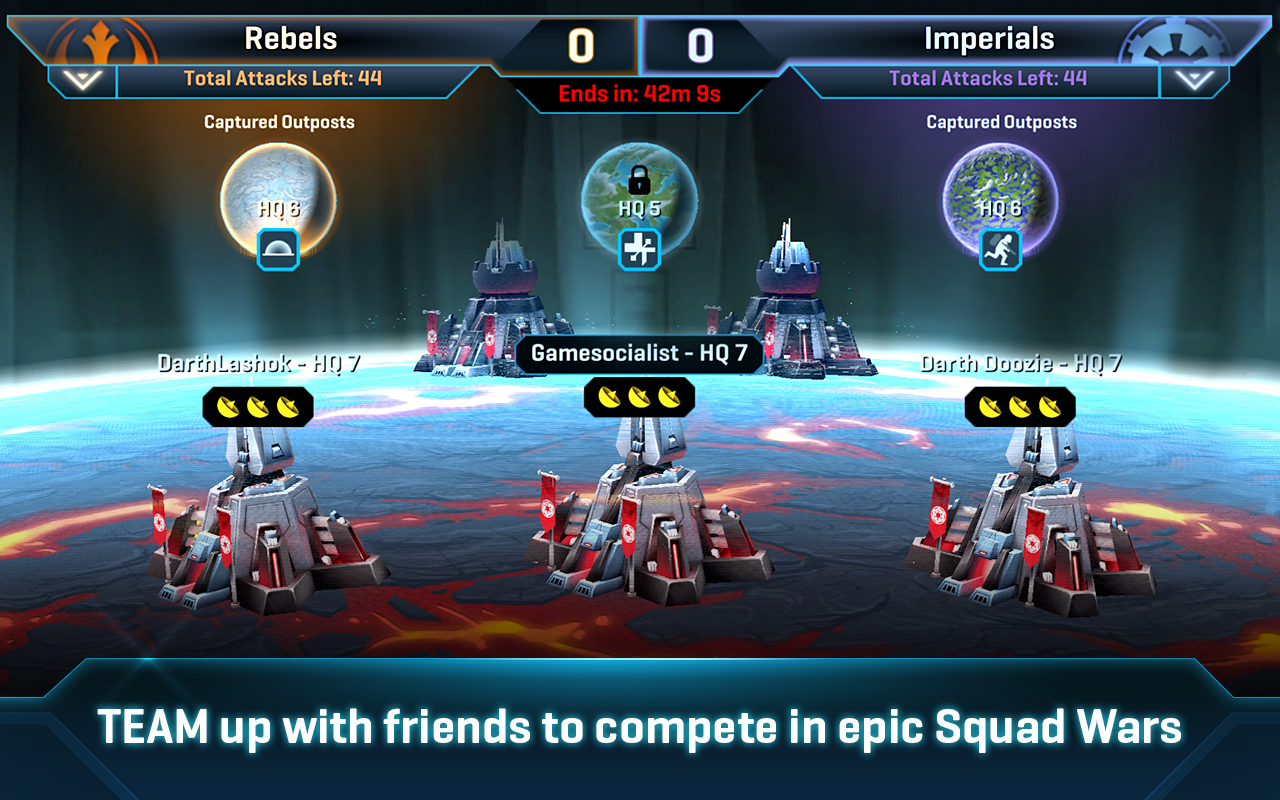Select the trooper speed boost icon on the Imperials planet

[998, 250]
